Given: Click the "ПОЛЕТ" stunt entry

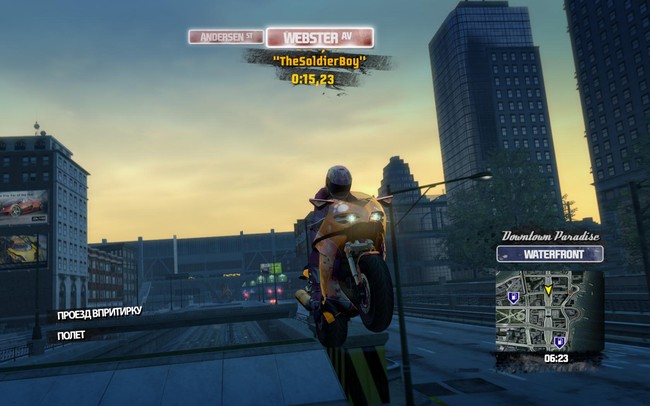Looking at the screenshot, I should (72, 335).
